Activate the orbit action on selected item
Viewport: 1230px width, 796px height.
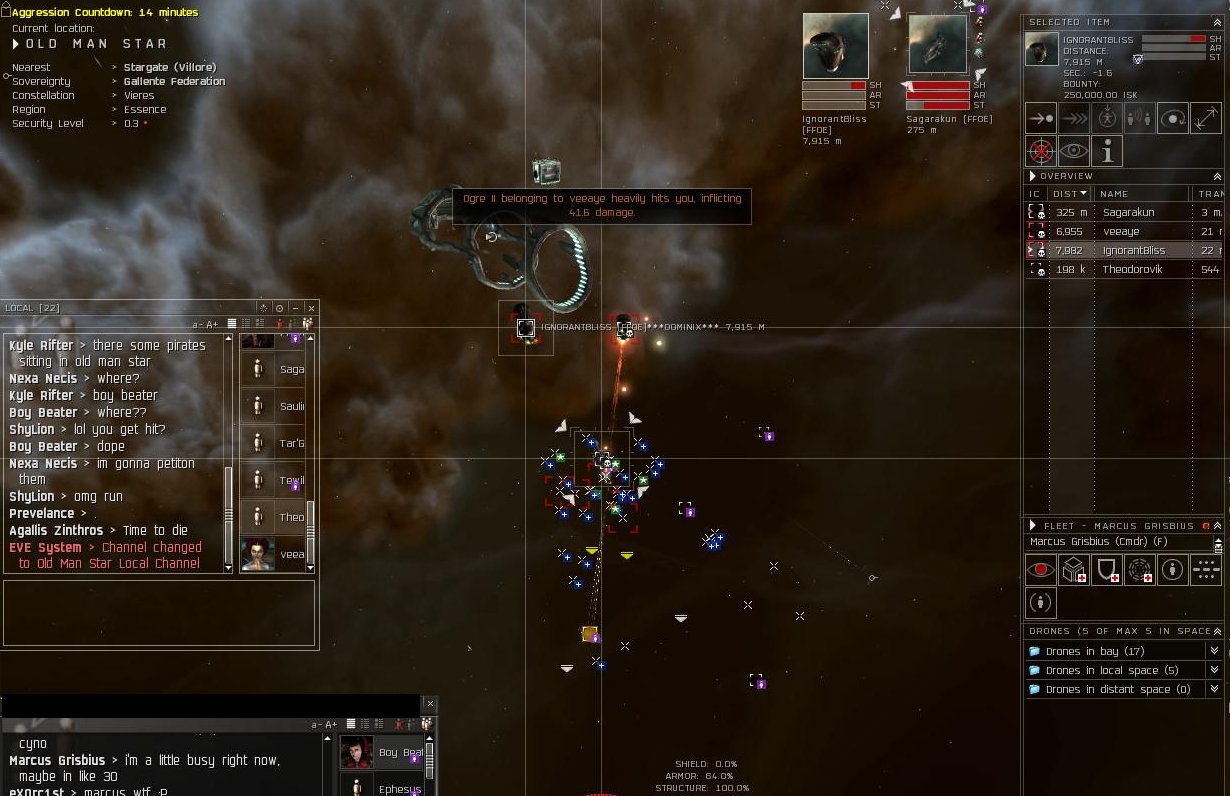click(1172, 119)
